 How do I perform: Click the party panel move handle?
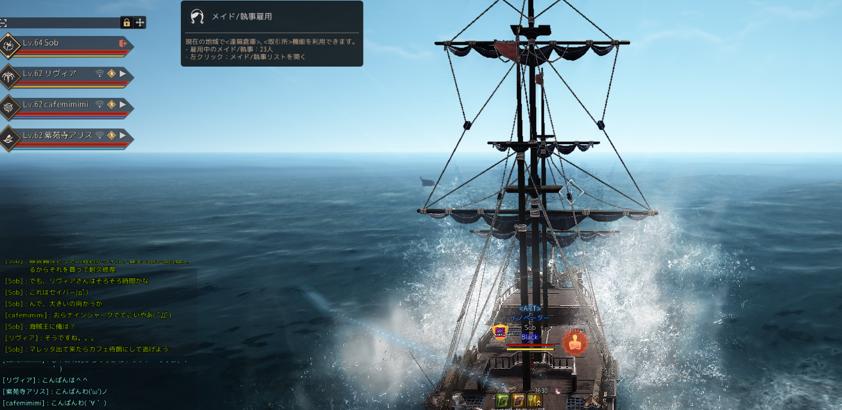140,22
